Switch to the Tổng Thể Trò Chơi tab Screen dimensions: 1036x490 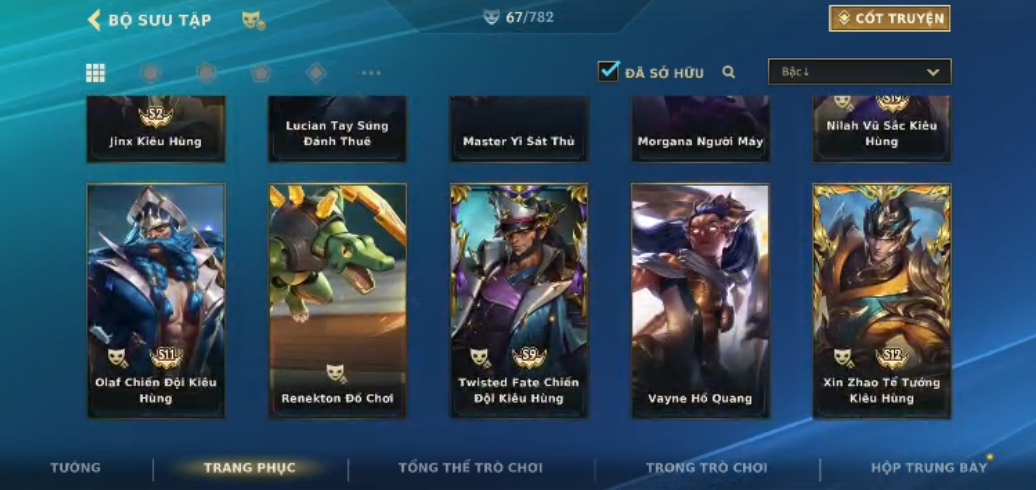[470, 468]
